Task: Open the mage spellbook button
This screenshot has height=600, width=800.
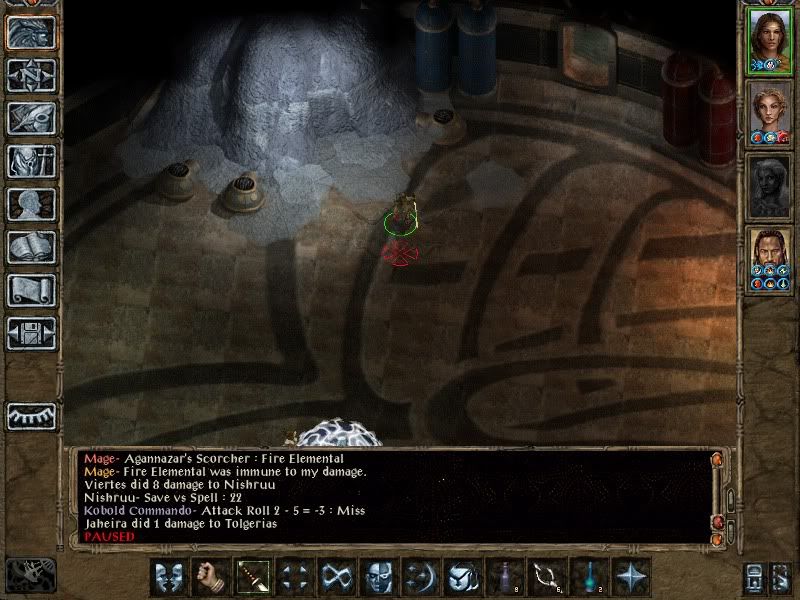Action: pyautogui.click(x=31, y=247)
